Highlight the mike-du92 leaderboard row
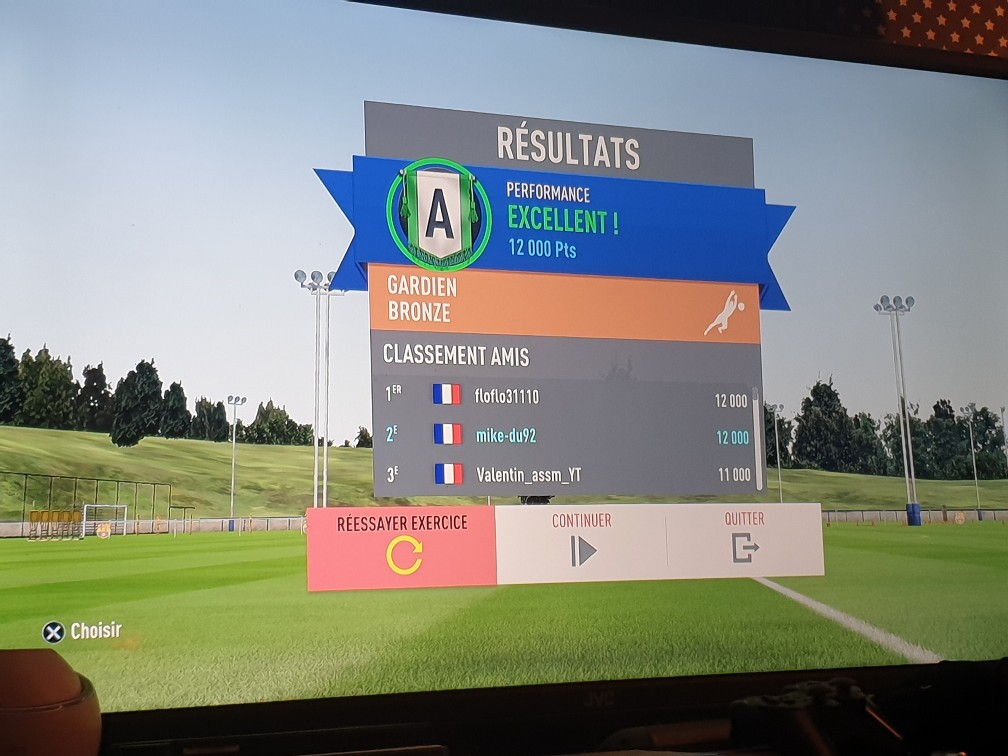Image resolution: width=1008 pixels, height=756 pixels. tap(566, 436)
